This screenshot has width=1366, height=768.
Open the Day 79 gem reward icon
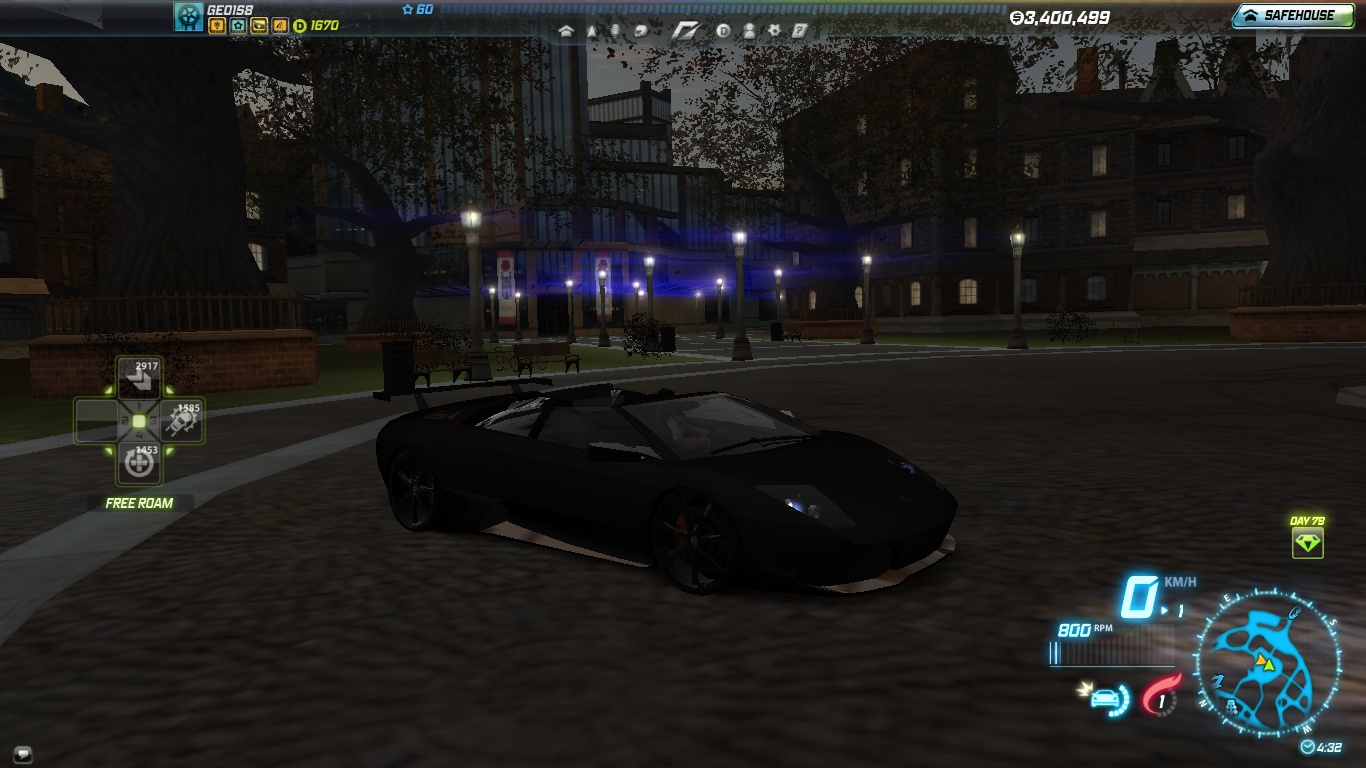(1307, 543)
